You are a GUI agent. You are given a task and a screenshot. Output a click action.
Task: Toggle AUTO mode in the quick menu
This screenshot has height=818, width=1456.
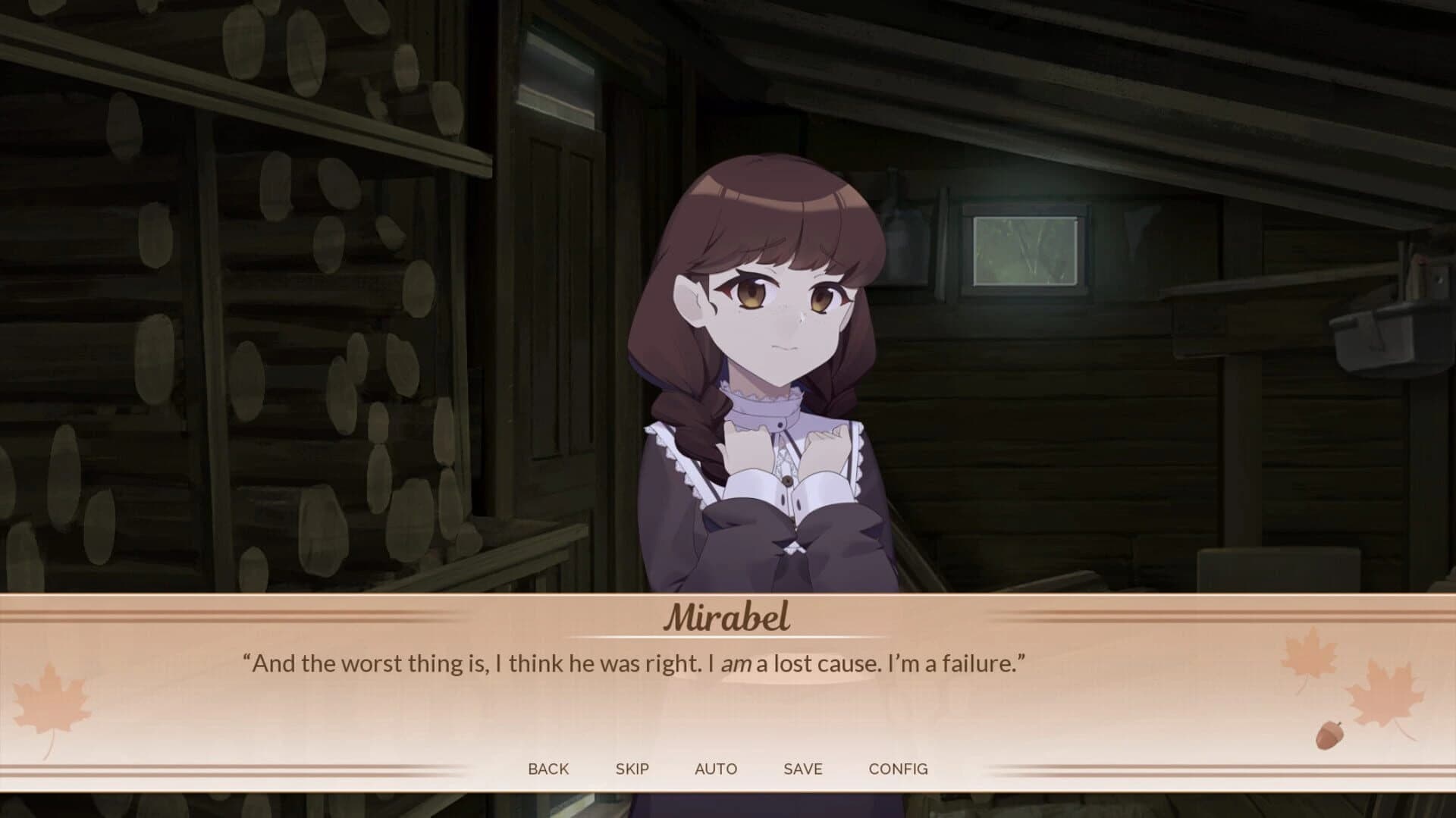pyautogui.click(x=716, y=769)
